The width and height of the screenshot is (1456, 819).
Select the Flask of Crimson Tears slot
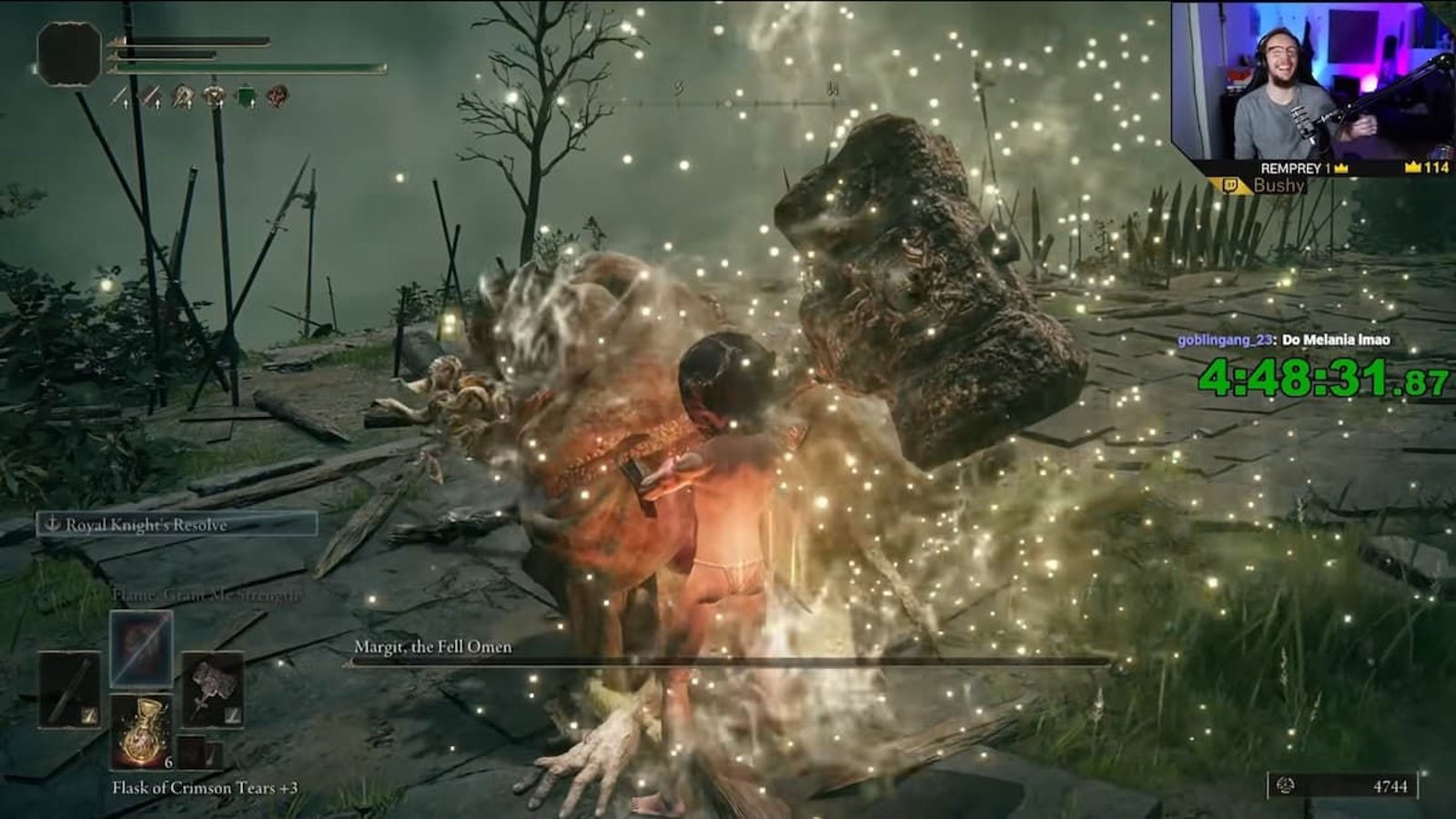141,731
